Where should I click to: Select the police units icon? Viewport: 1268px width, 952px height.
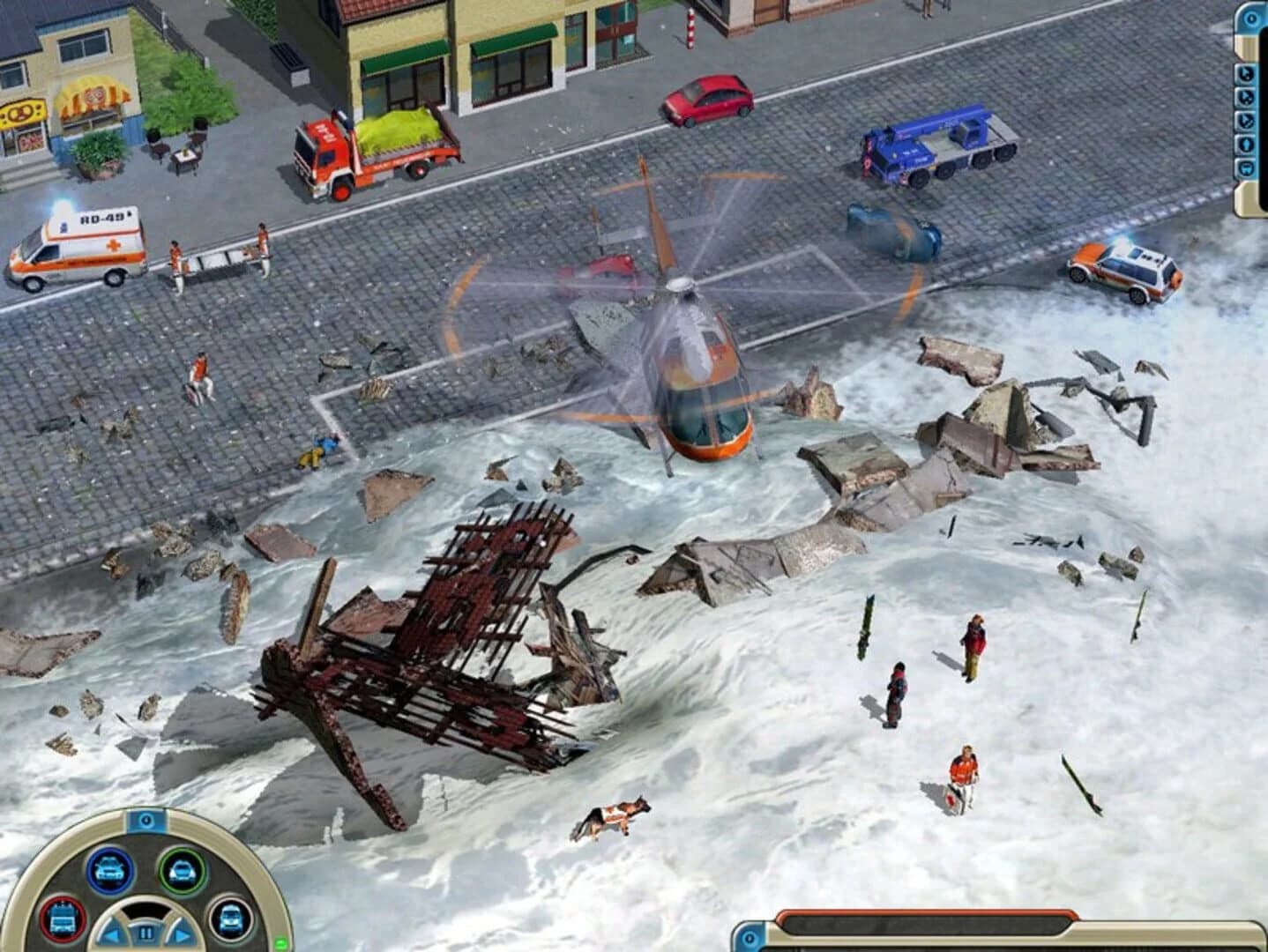109,870
